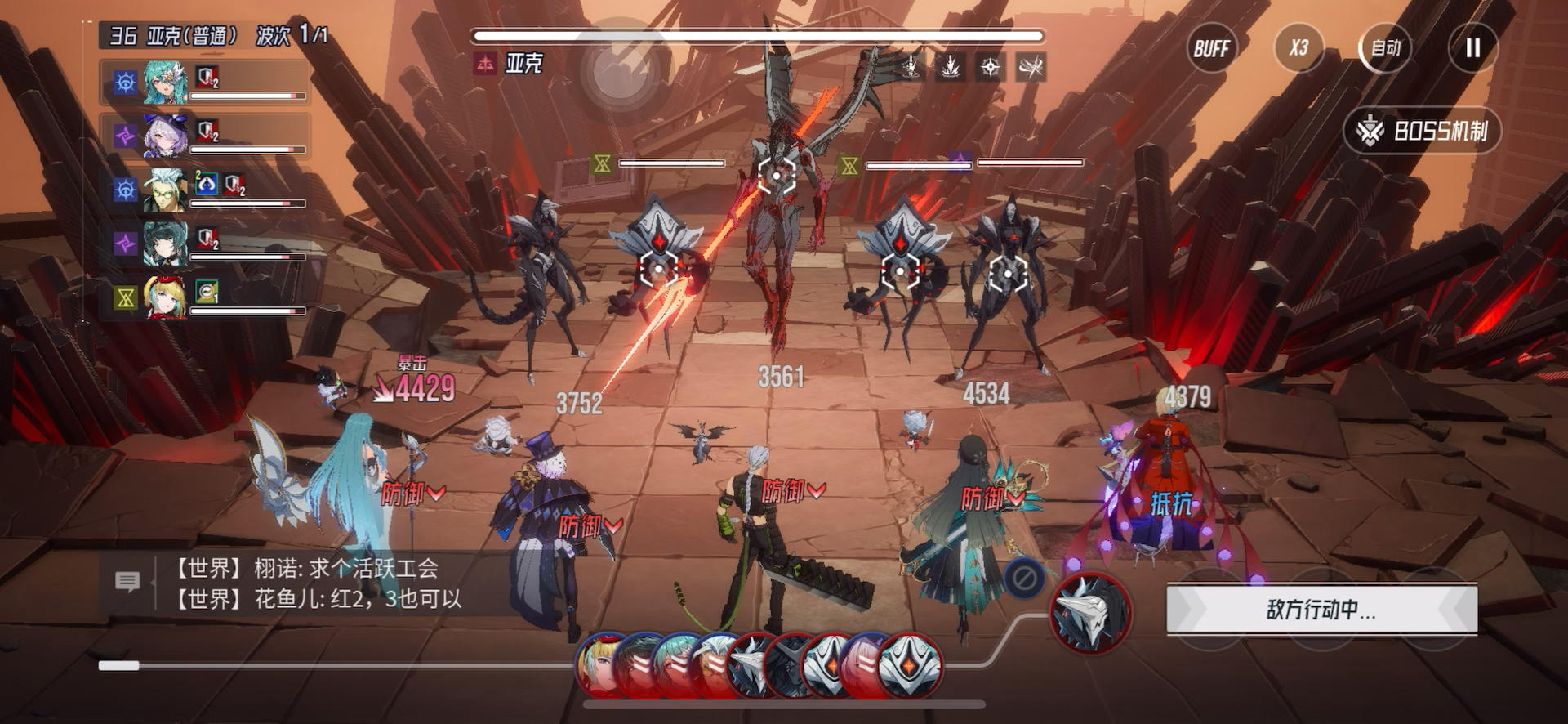
Task: View the BOSS机制 mechanics info
Action: [x=1423, y=131]
